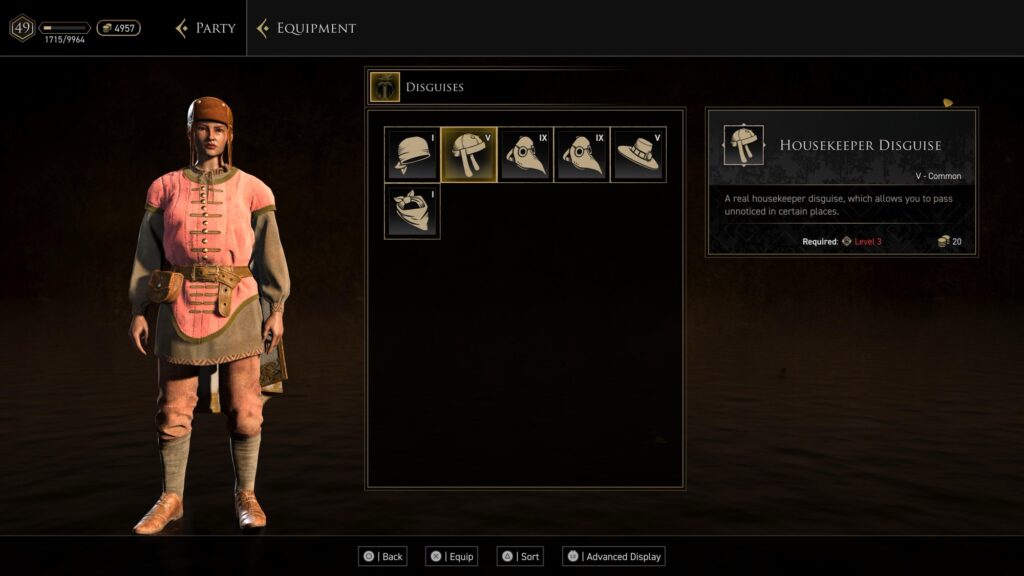Open the Party tab
Screen dimensions: 1024x576
(x=206, y=28)
